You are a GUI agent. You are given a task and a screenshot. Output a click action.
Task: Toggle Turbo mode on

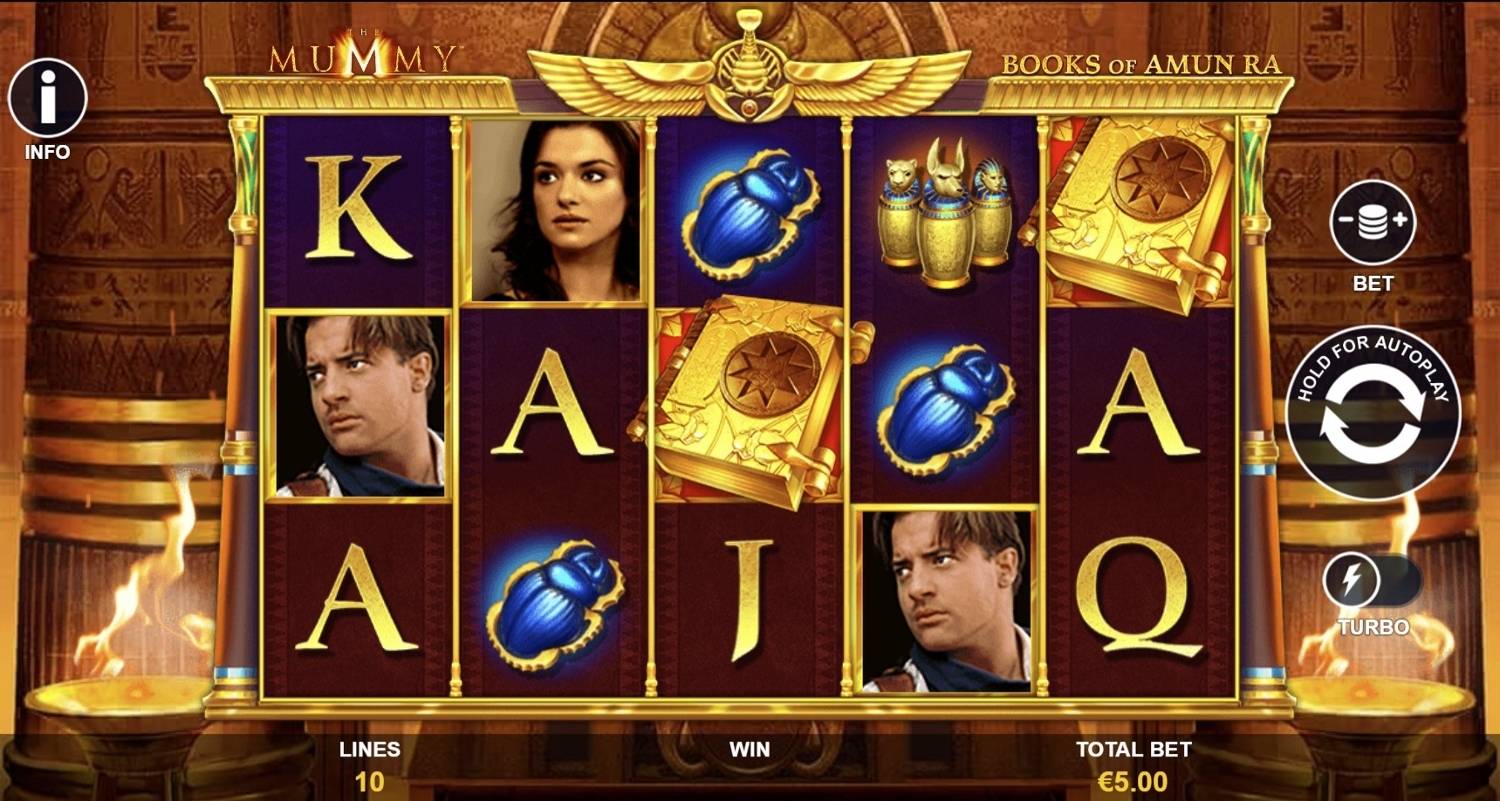pyautogui.click(x=1372, y=582)
